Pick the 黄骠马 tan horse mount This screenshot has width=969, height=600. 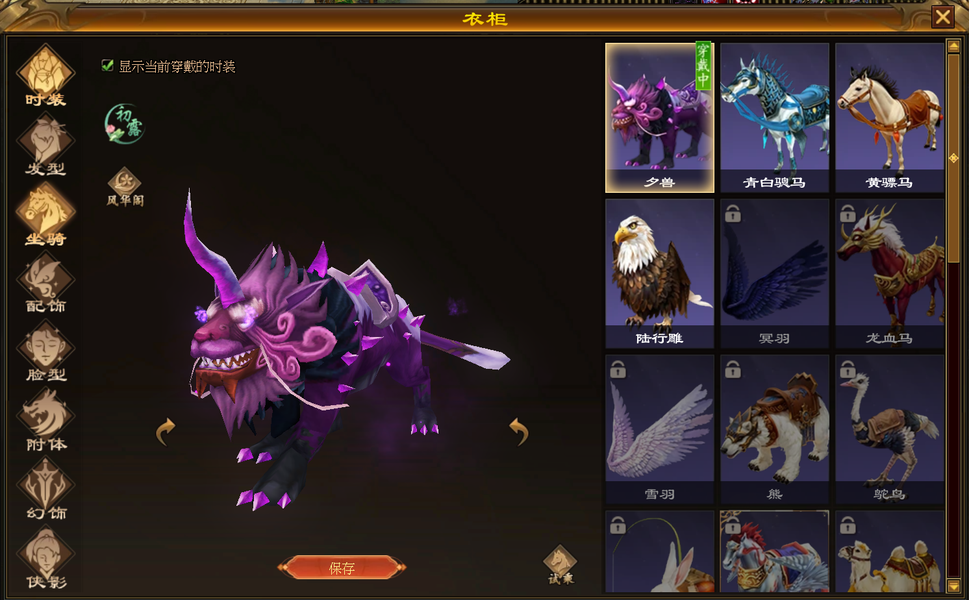tap(890, 117)
